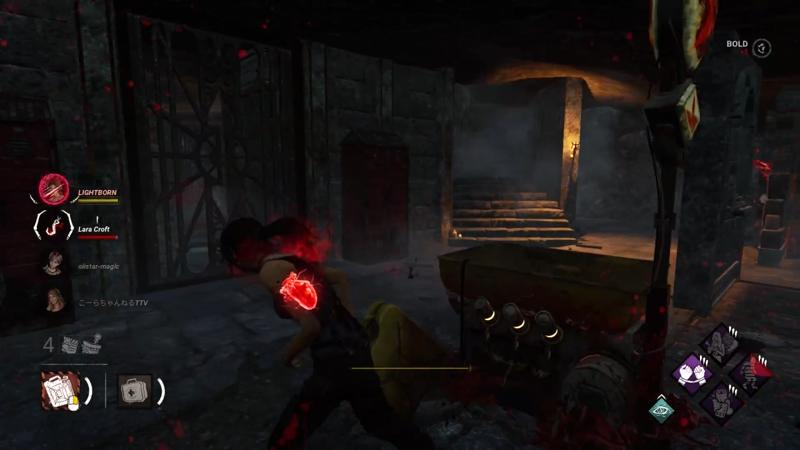Click the BOLD scoring event emblem
Image resolution: width=800 pixels, height=450 pixels.
(762, 47)
